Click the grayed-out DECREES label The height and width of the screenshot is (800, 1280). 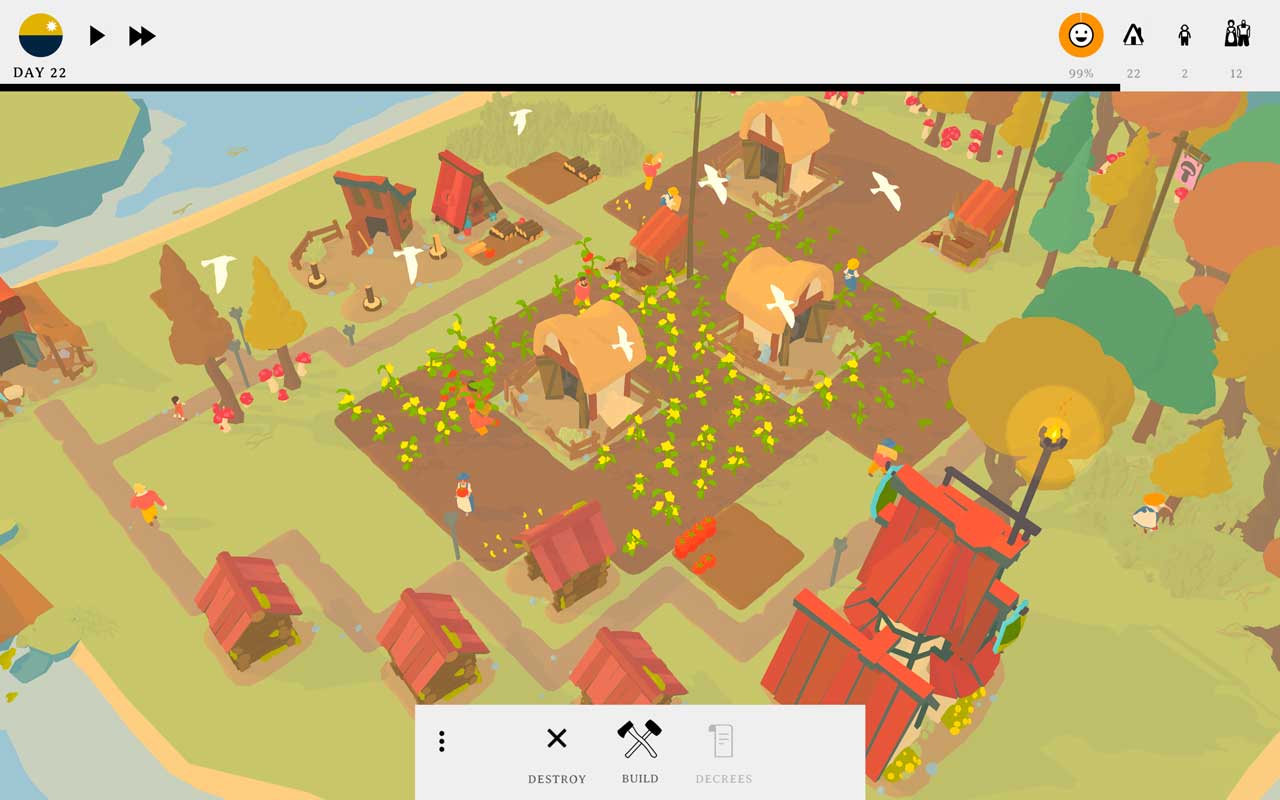click(x=723, y=779)
